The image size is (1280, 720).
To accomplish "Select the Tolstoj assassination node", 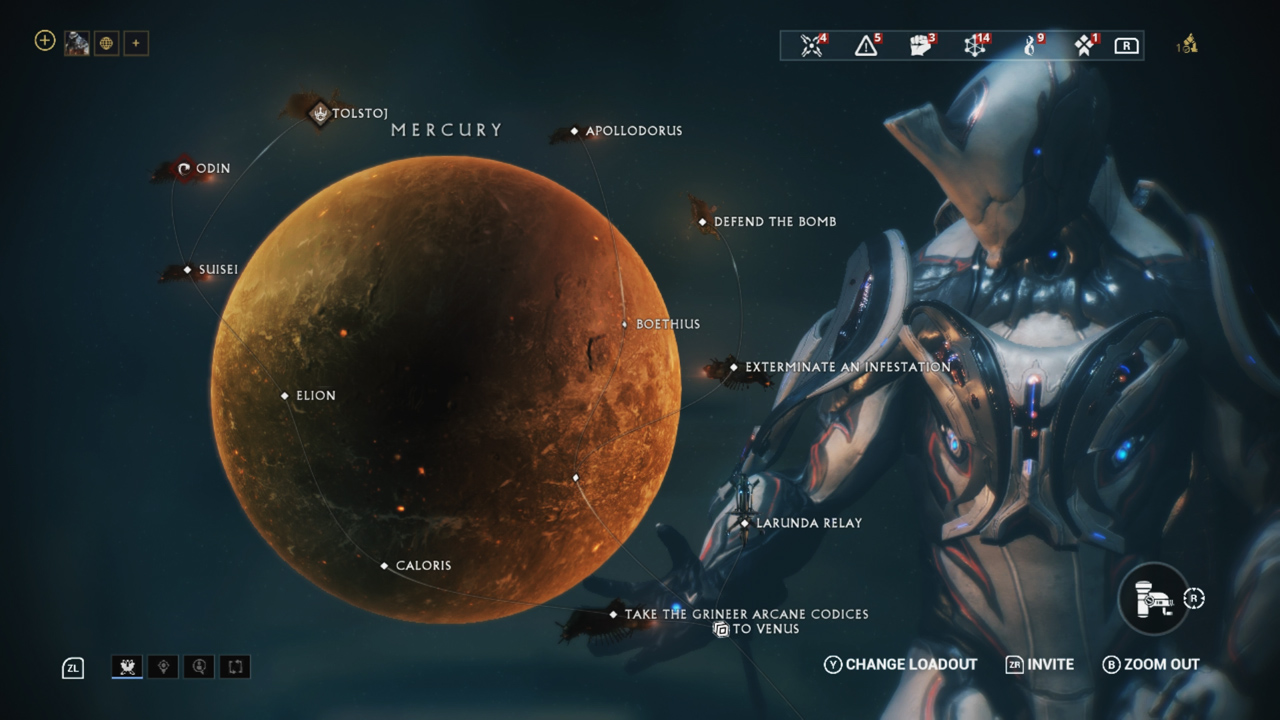I will (x=318, y=113).
